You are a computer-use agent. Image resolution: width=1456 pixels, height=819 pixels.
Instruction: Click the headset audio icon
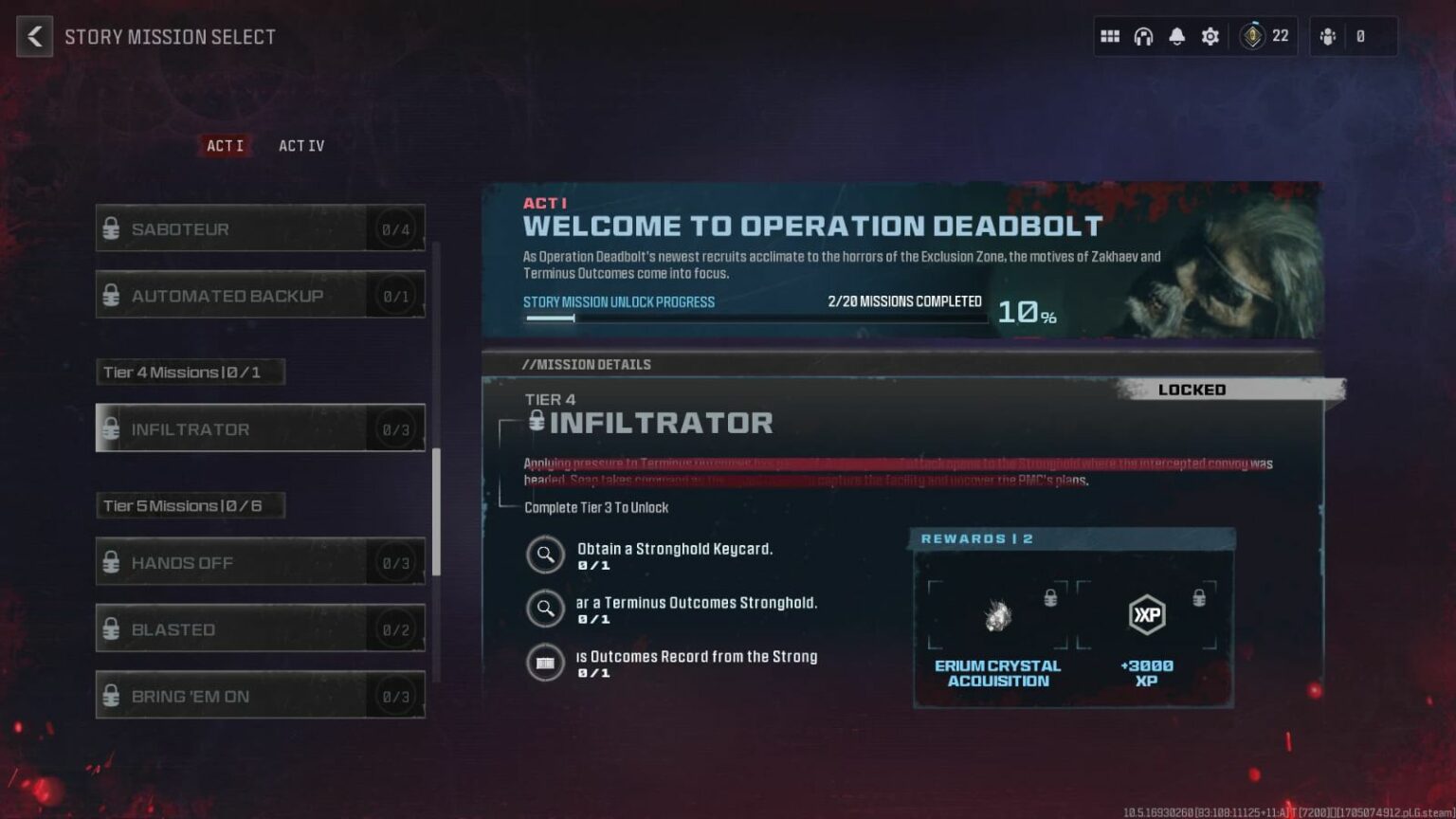click(1143, 35)
